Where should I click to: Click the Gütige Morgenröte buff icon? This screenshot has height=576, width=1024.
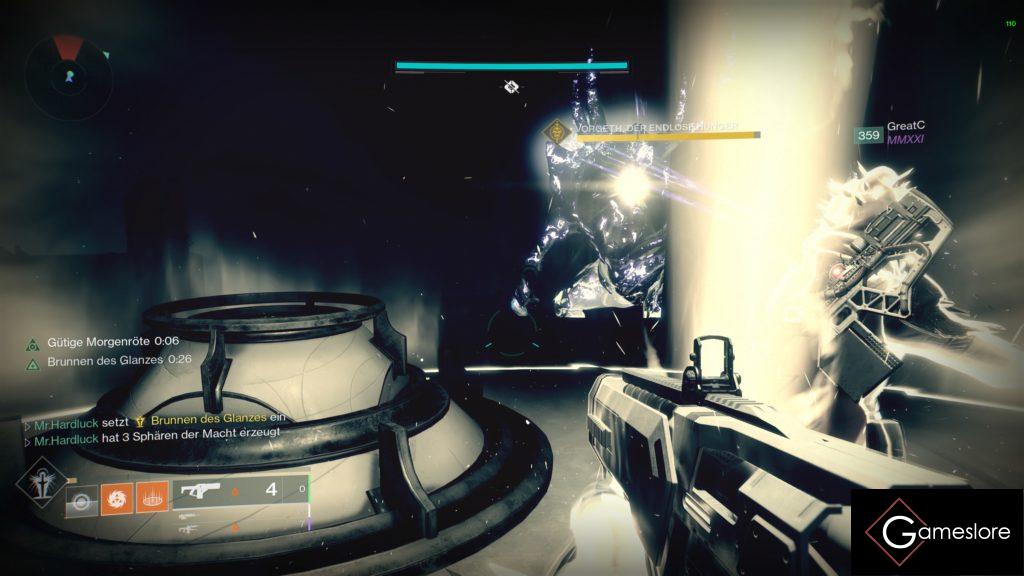tap(33, 342)
